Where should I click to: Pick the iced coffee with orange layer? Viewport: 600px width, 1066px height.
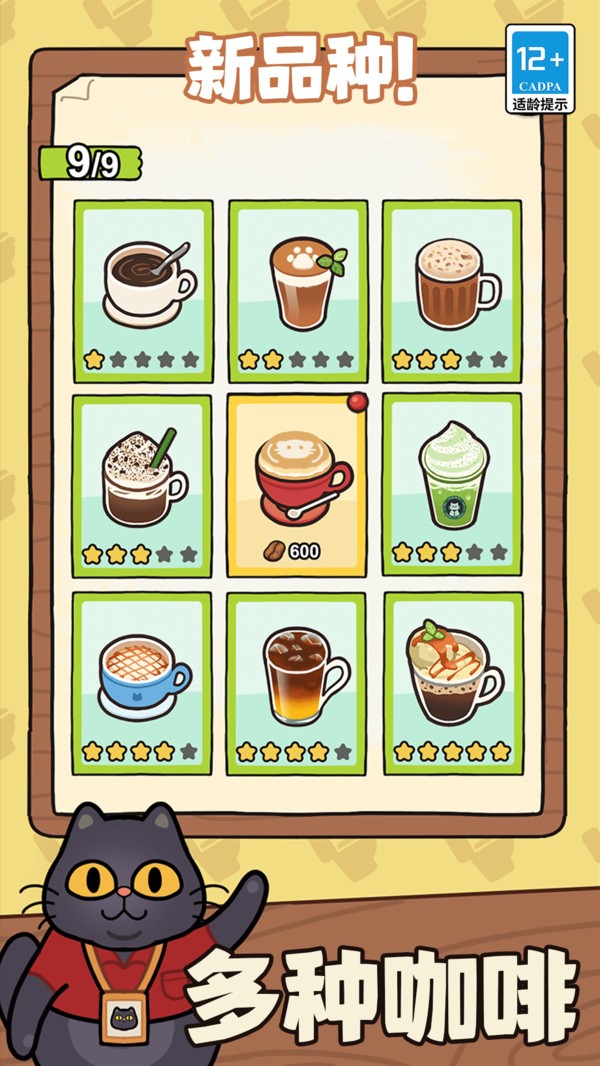point(297,683)
